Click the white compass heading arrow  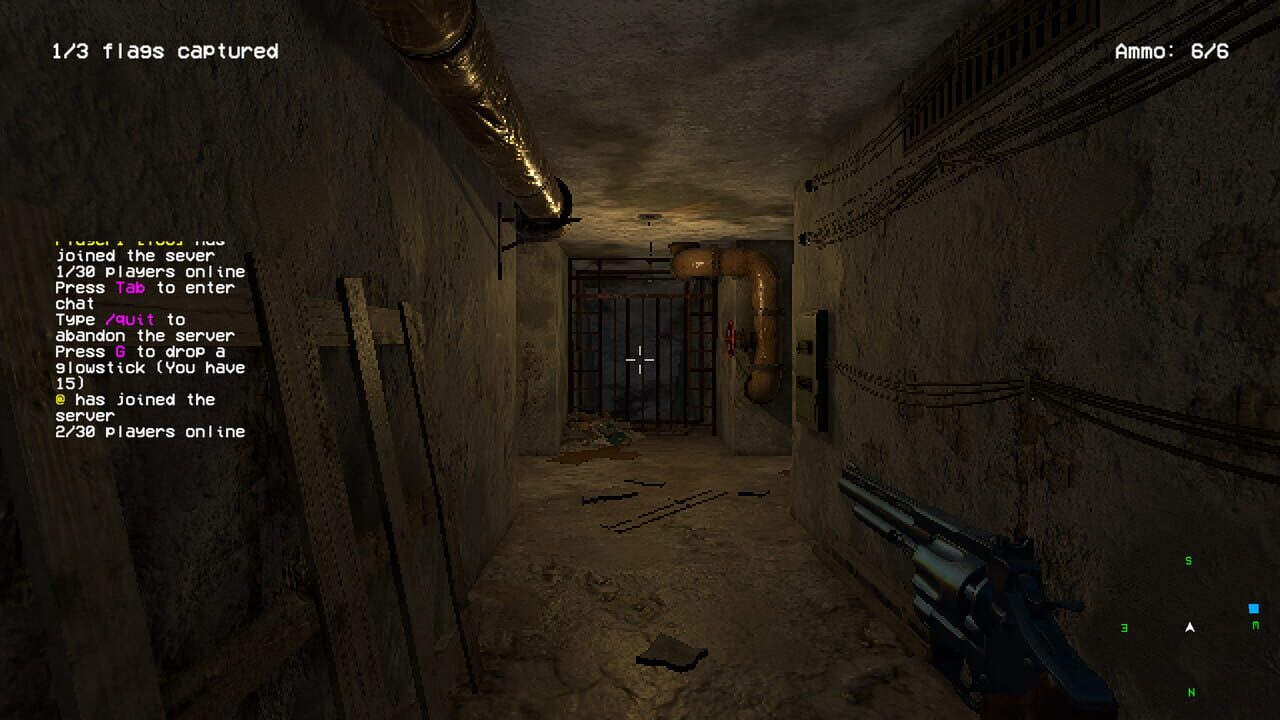click(1190, 628)
